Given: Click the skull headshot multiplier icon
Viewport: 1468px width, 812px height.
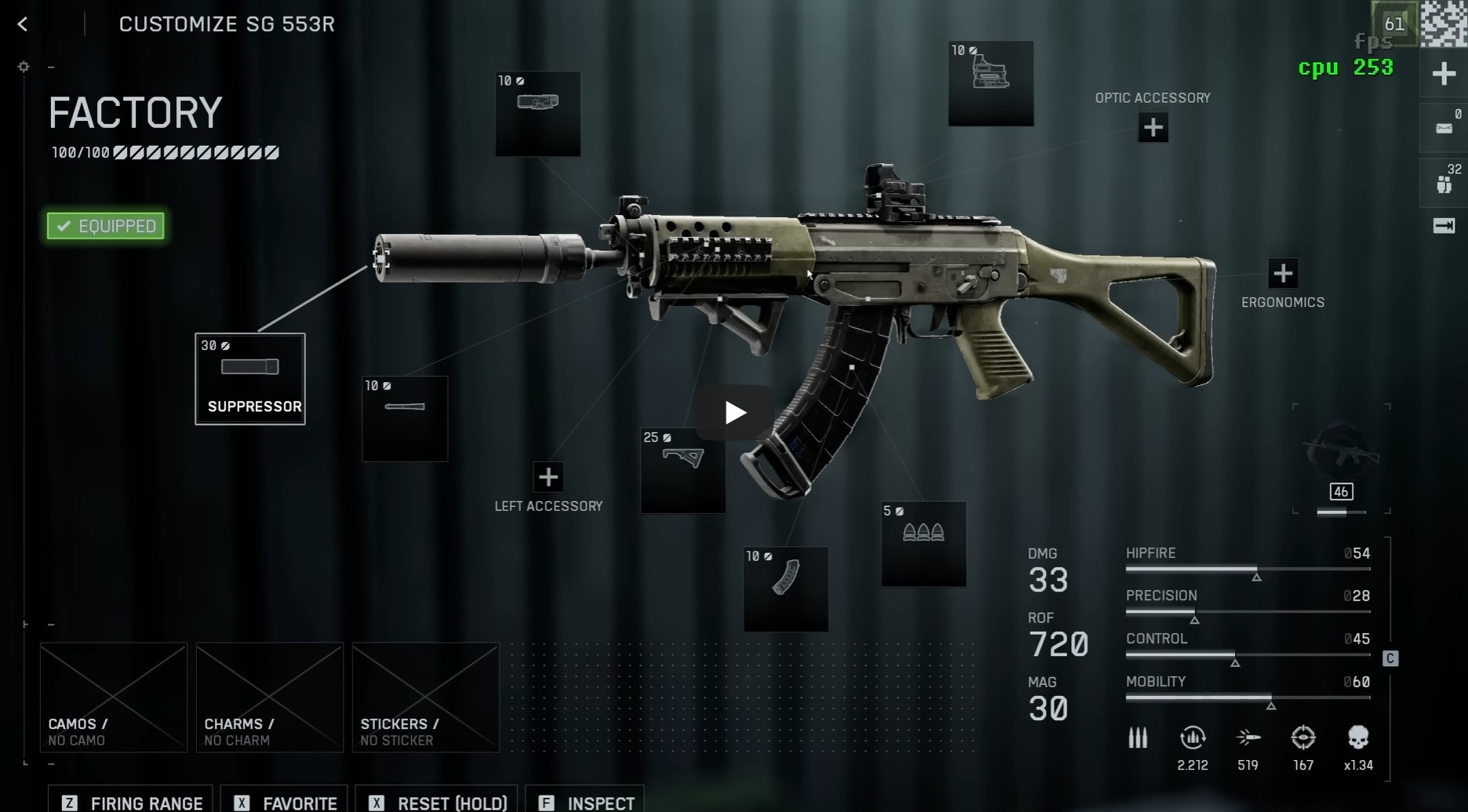Looking at the screenshot, I should pyautogui.click(x=1358, y=738).
